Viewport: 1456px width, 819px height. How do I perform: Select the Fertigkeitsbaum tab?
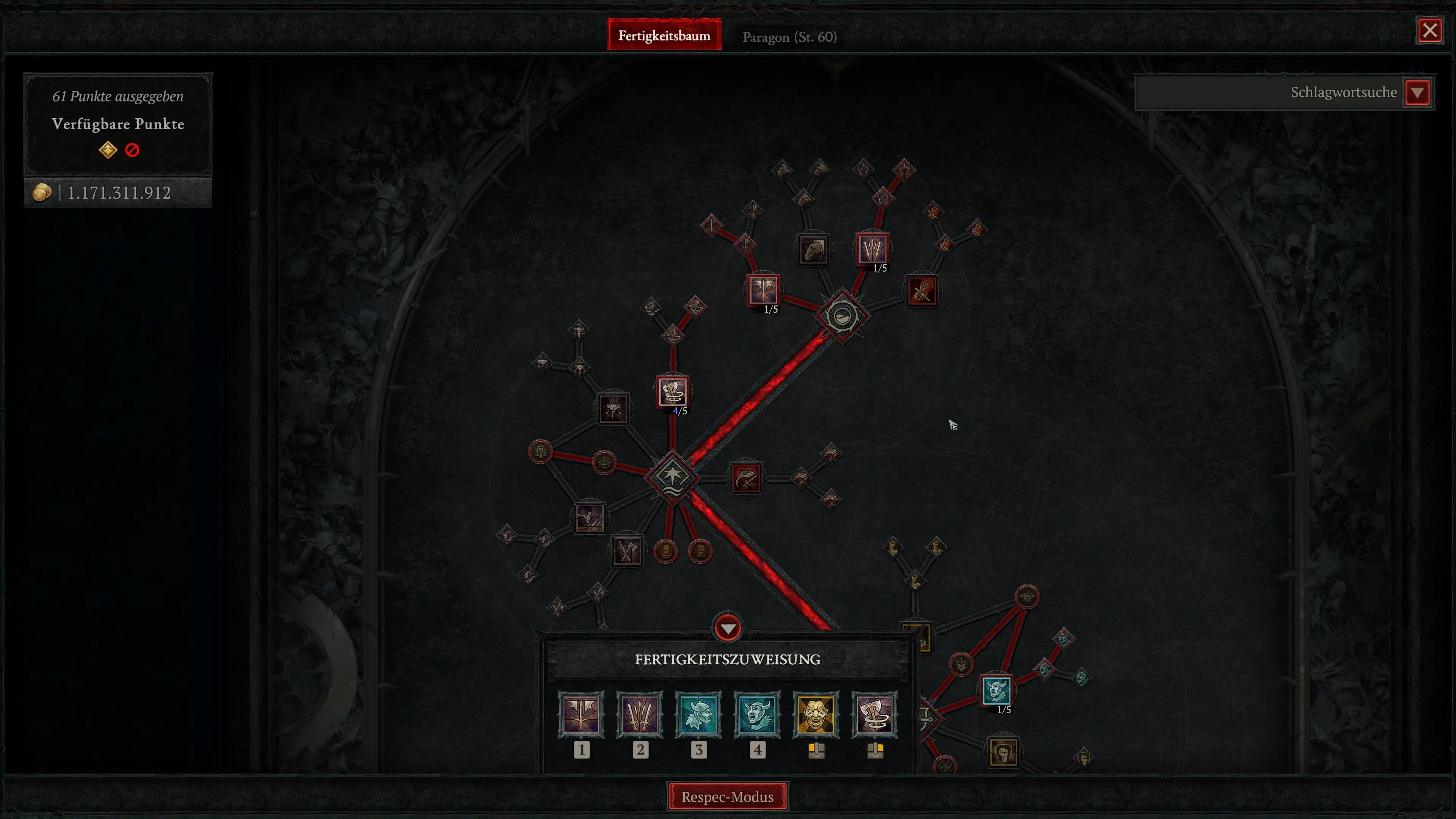coord(664,36)
